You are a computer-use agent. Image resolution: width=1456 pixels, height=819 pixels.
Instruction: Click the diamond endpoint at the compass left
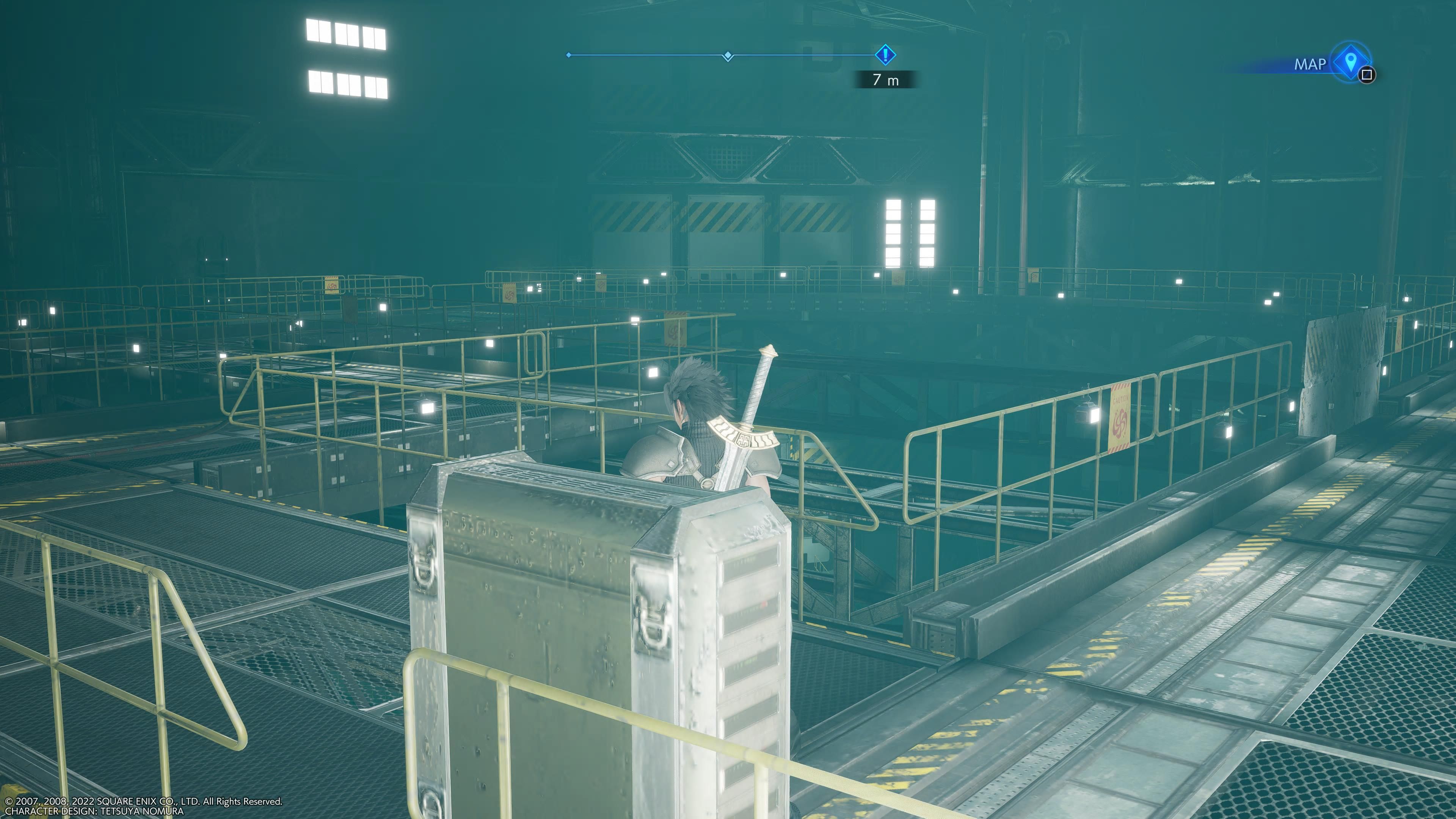569,54
